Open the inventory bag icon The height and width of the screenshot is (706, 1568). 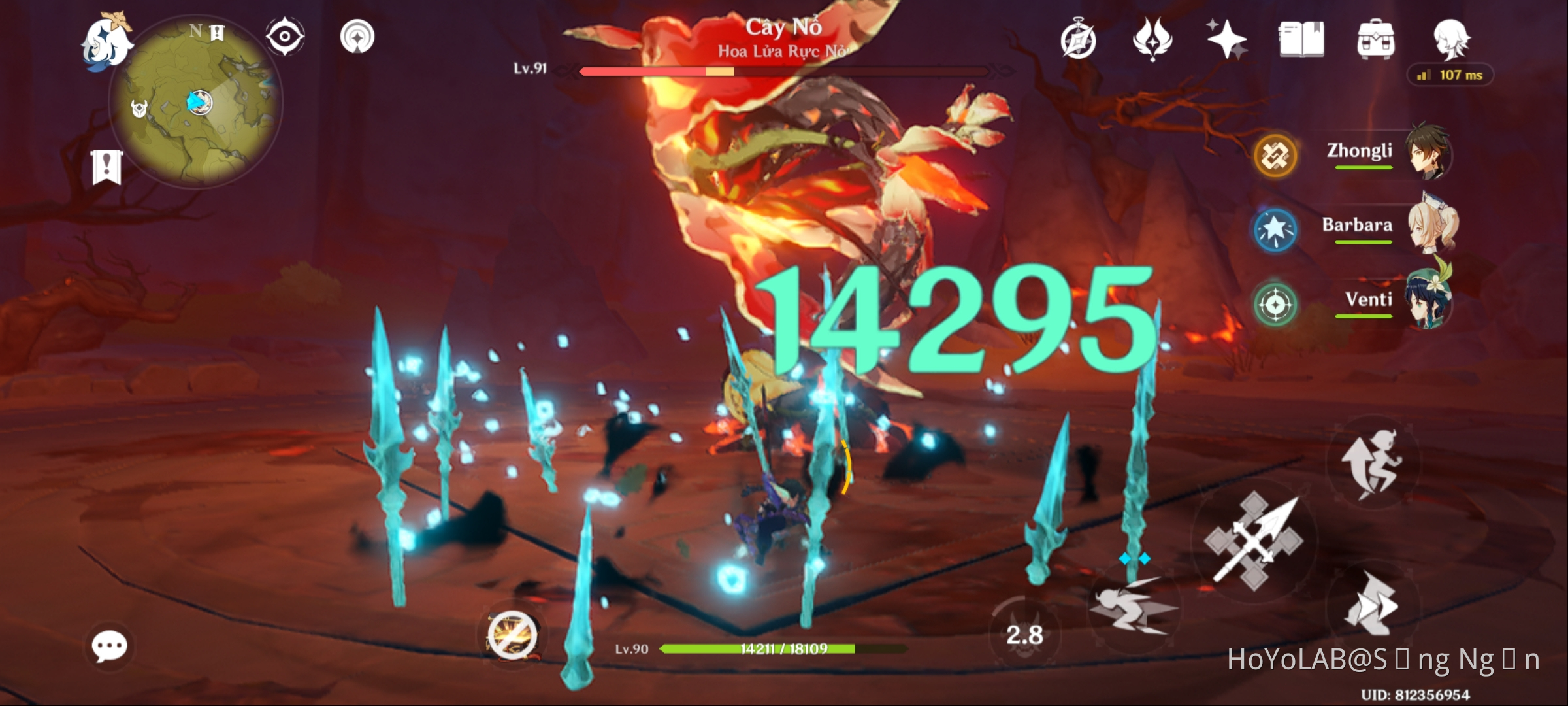[1377, 39]
